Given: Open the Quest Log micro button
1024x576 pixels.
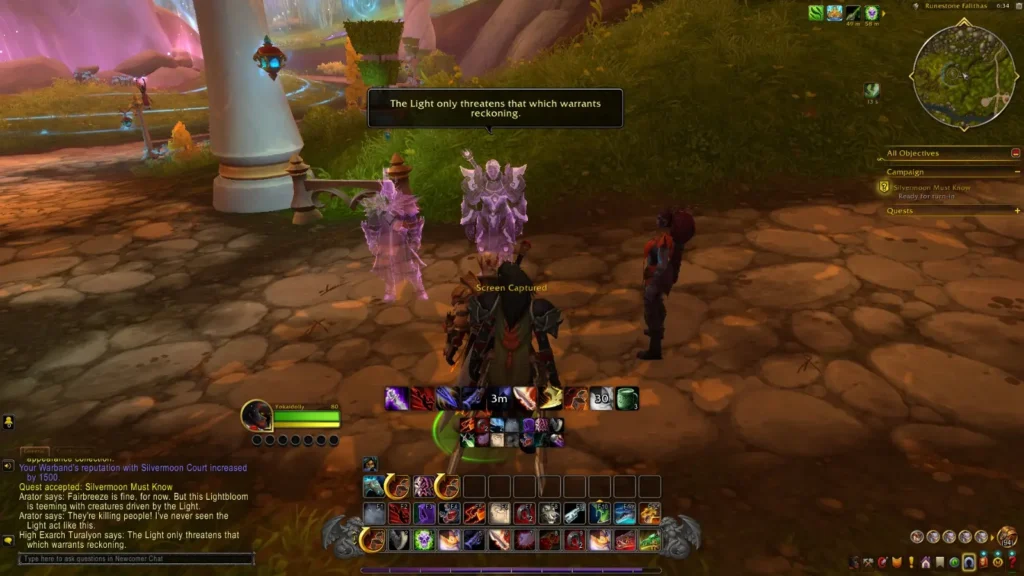Looking at the screenshot, I should coord(911,562).
